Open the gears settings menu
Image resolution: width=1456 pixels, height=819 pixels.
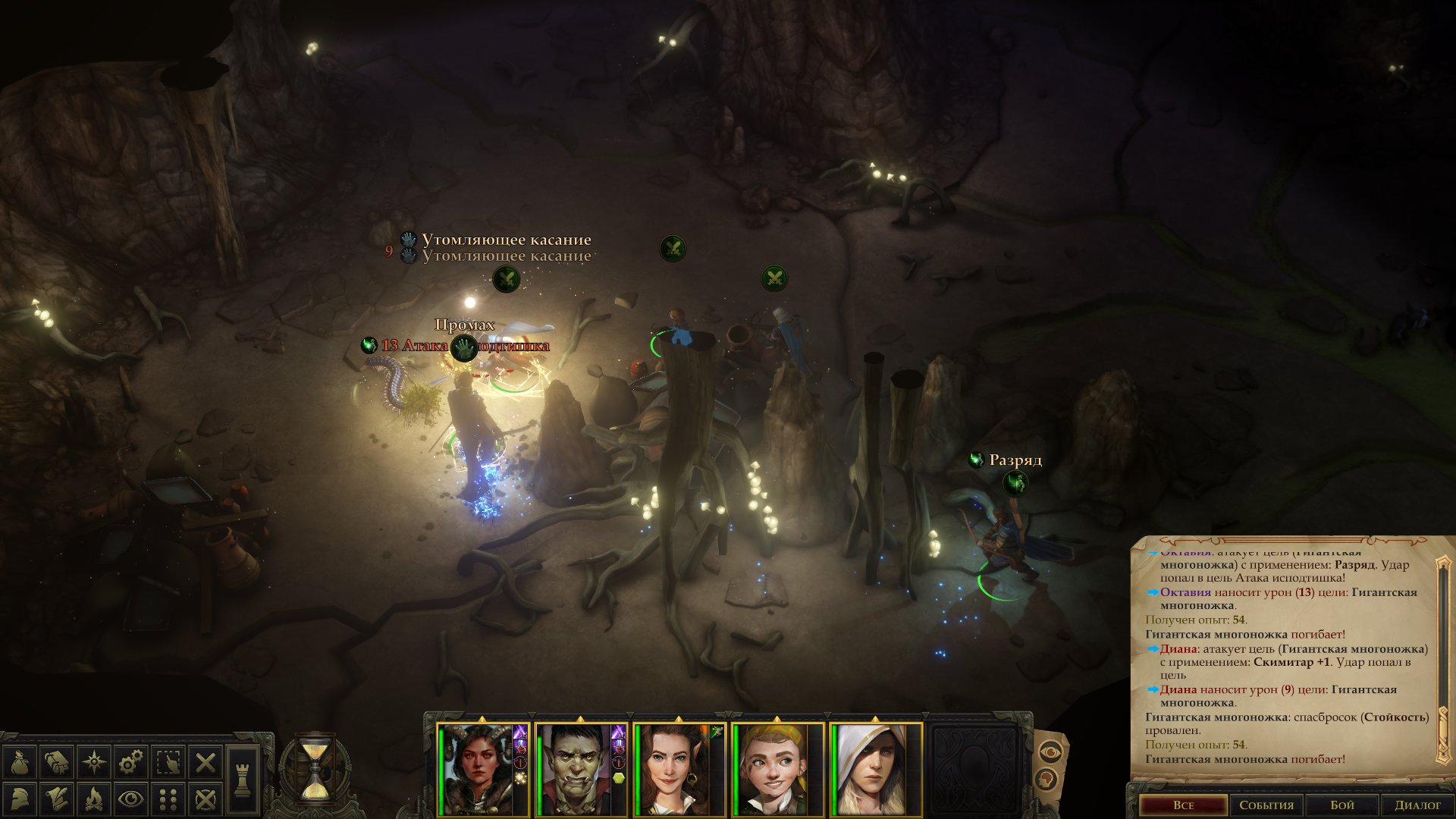pyautogui.click(x=131, y=762)
